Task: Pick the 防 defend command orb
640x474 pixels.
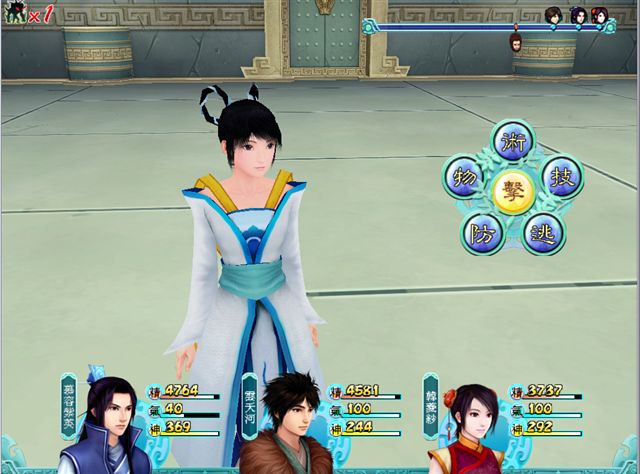Action: click(482, 233)
